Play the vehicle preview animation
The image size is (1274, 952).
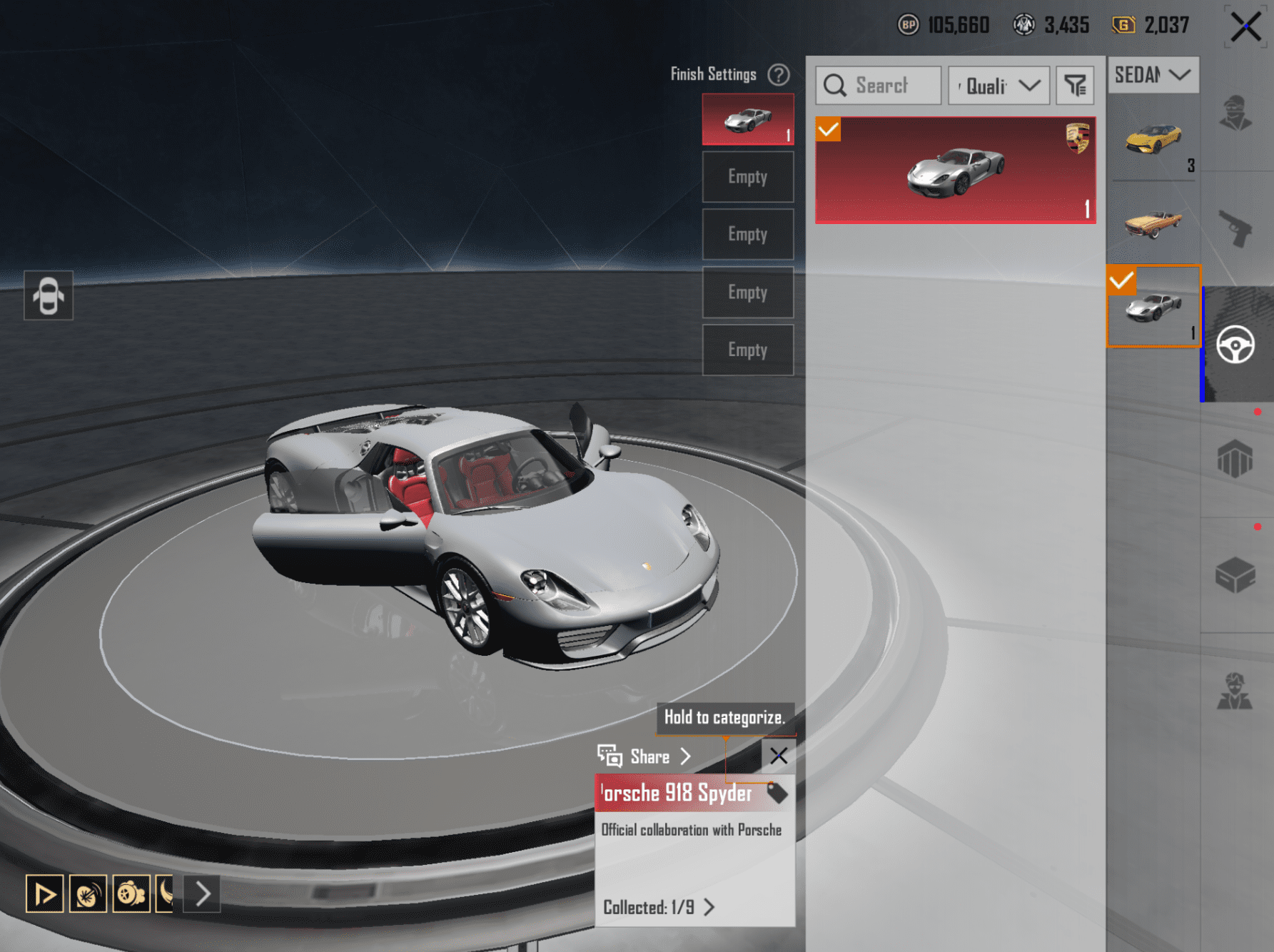pyautogui.click(x=45, y=893)
